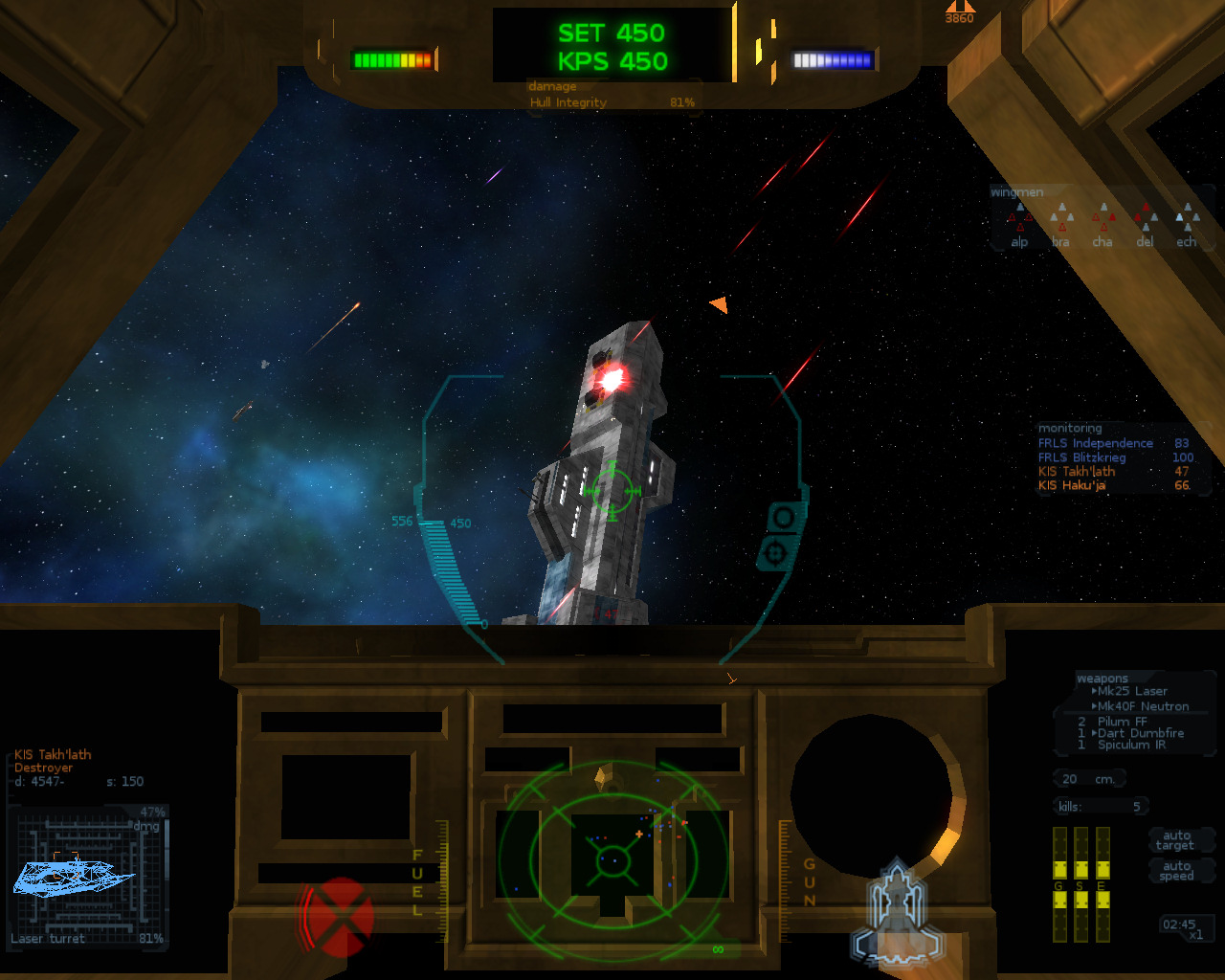The width and height of the screenshot is (1225, 980).
Task: Toggle the auto target indicator
Action: tap(1175, 840)
